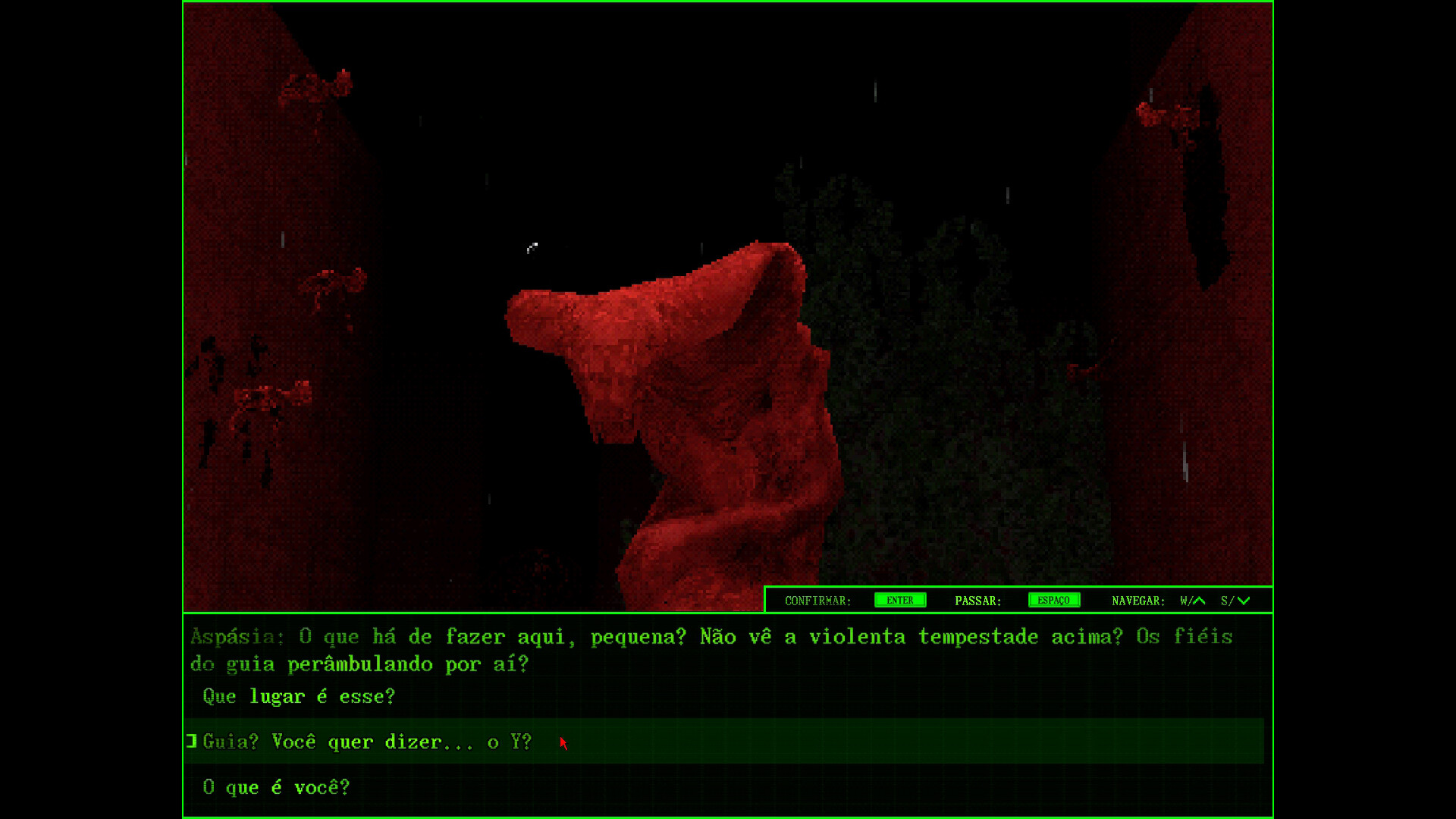Screen dimensions: 1456x819
Task: Click the W key navigation indicator
Action: tap(1185, 600)
